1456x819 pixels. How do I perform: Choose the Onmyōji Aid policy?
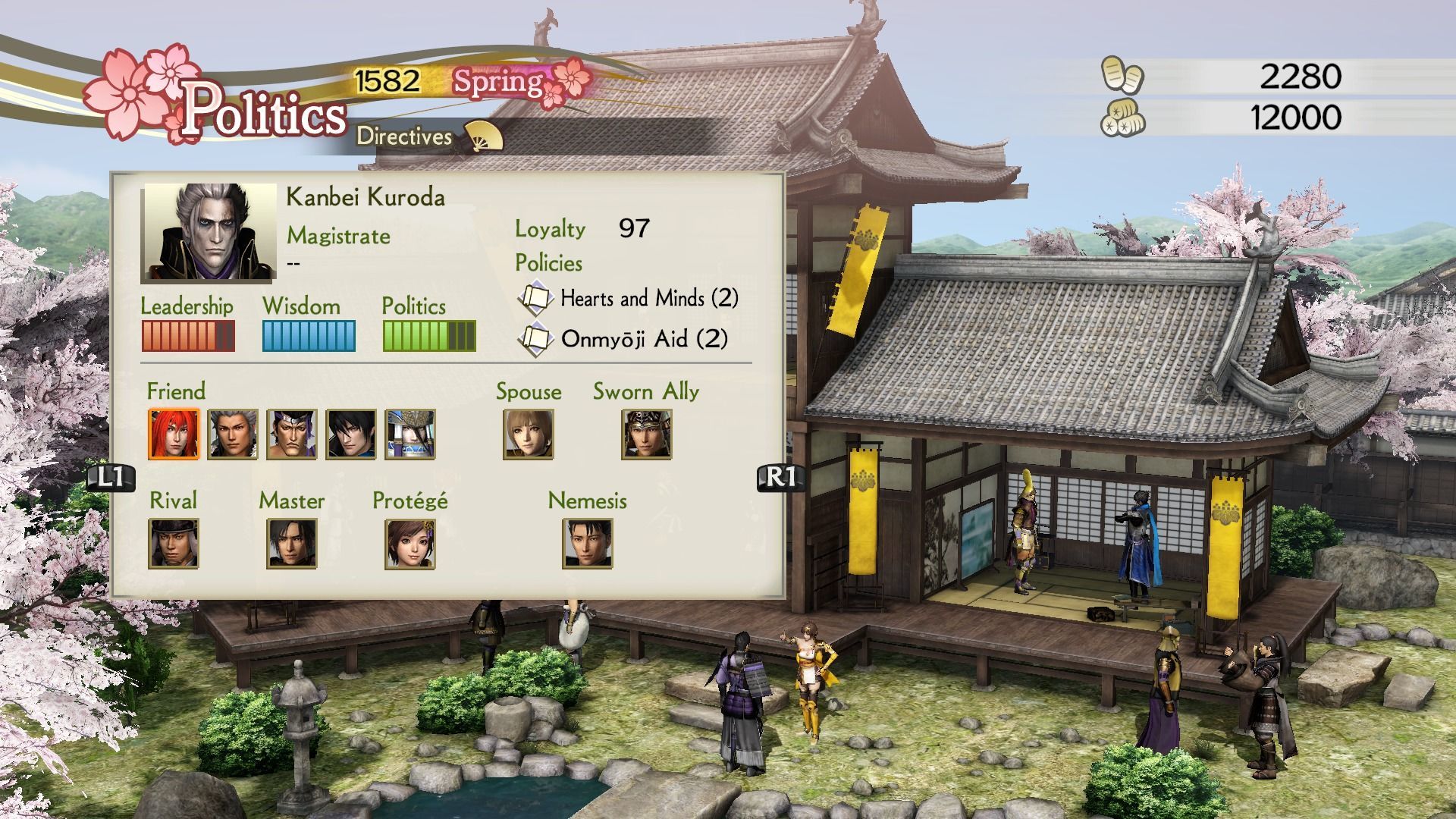pyautogui.click(x=643, y=338)
